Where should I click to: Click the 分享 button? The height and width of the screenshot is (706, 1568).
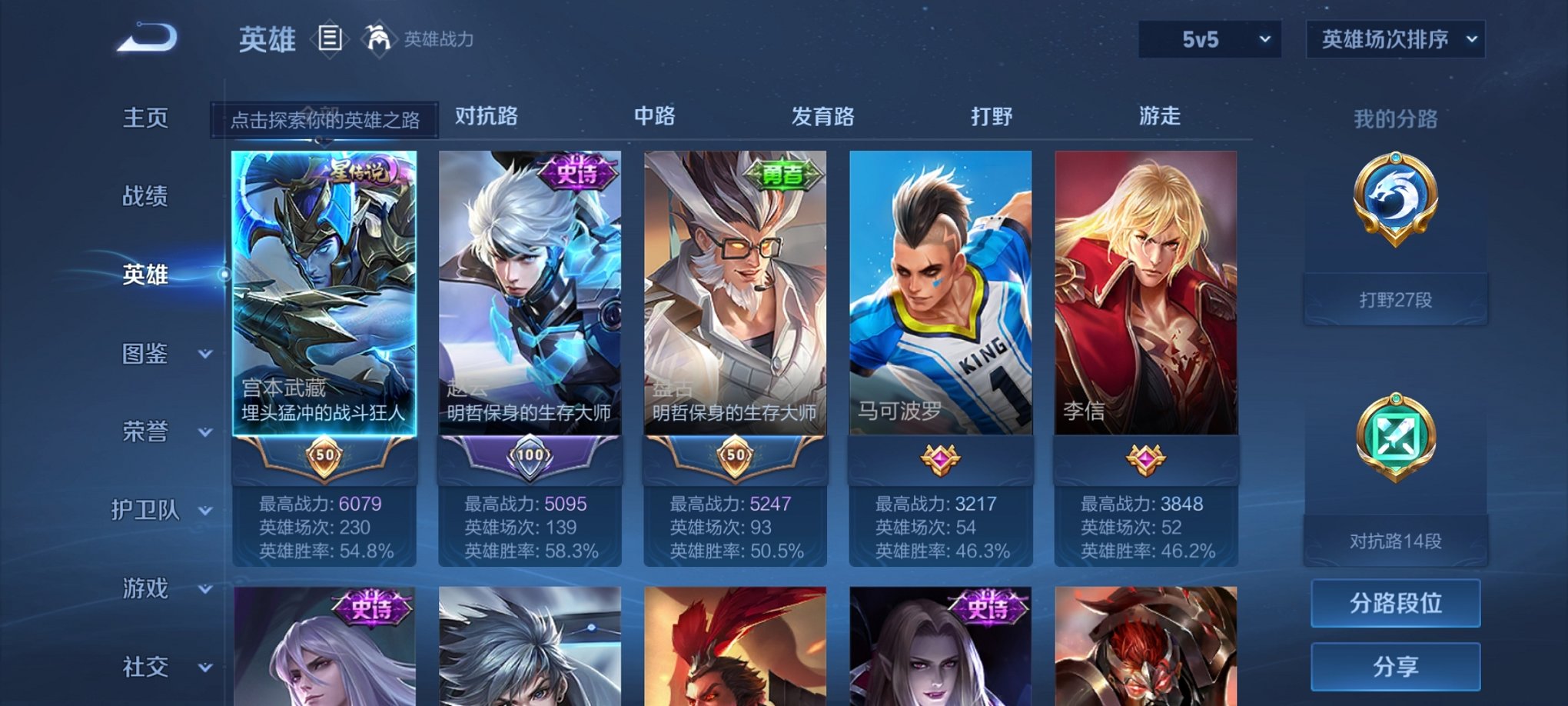point(1395,667)
